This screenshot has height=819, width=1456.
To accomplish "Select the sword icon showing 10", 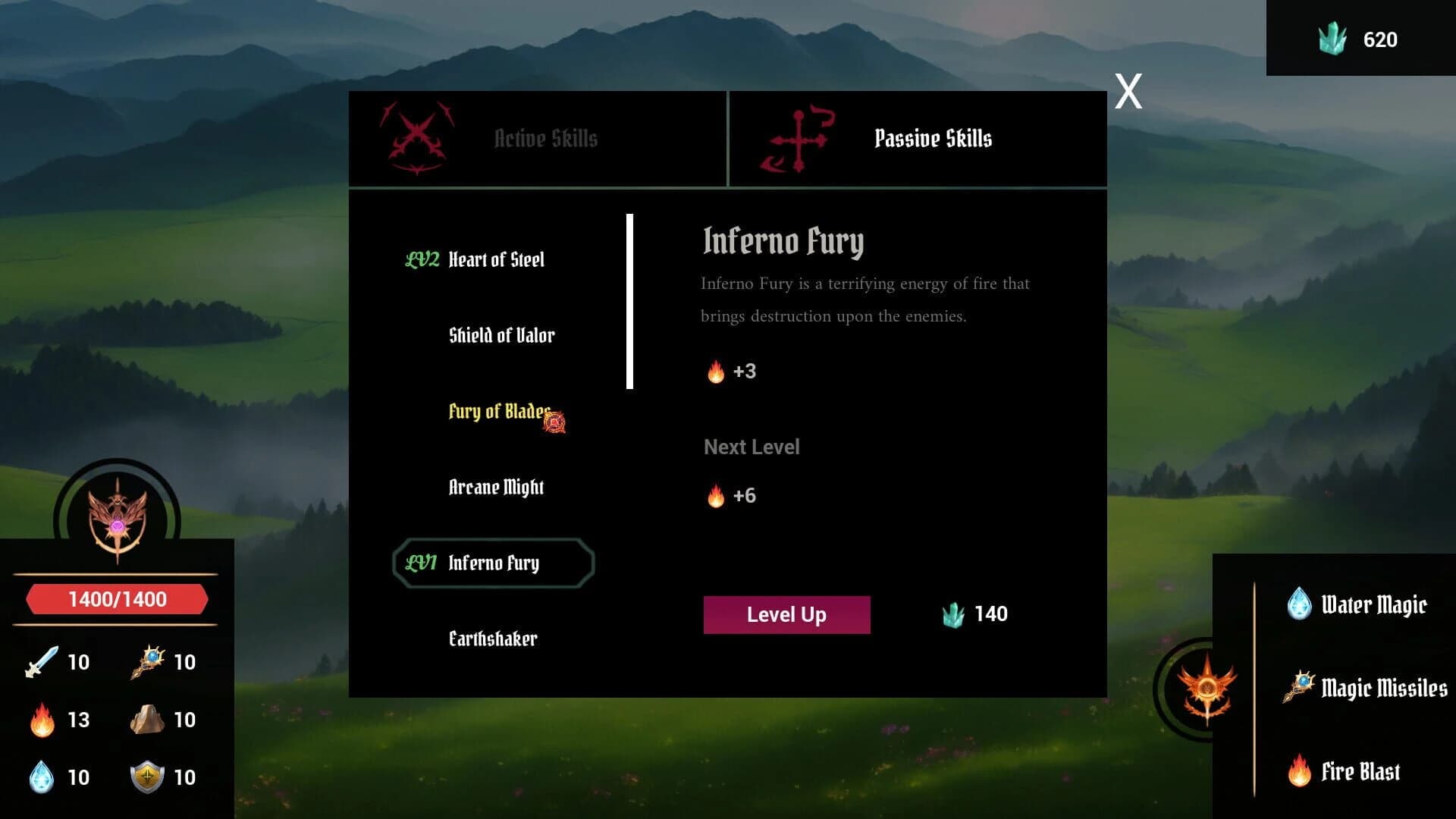I will coord(43,661).
